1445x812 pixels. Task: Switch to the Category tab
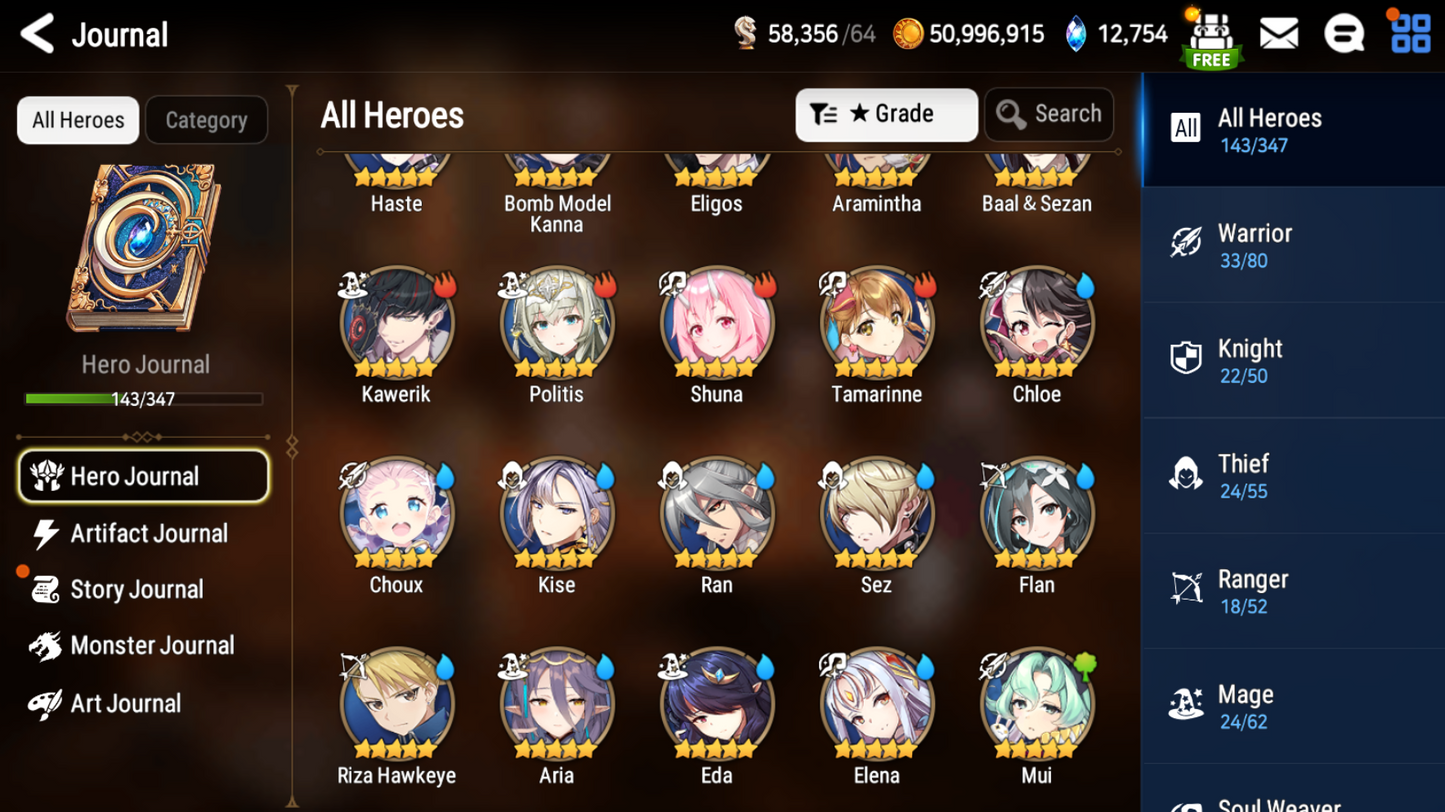206,120
